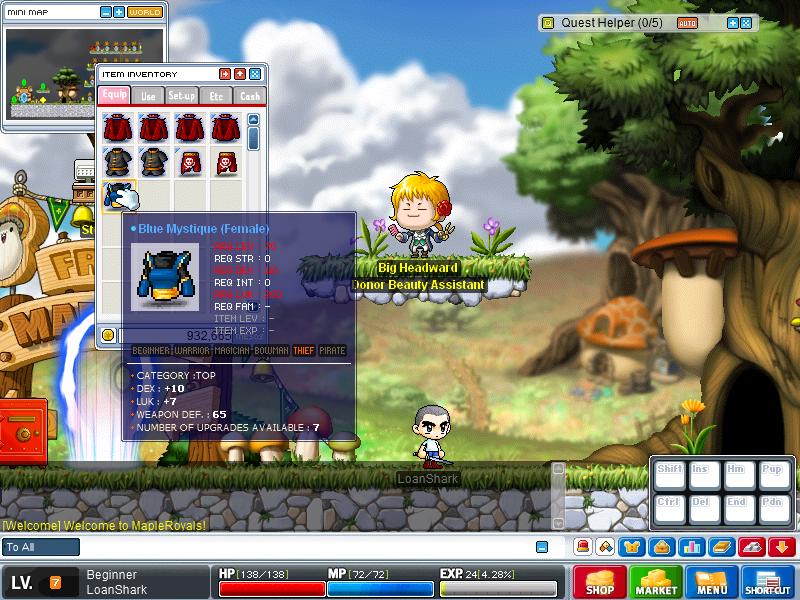This screenshot has height=600, width=800.
Task: Open the World map from minimap
Action: coord(145,12)
